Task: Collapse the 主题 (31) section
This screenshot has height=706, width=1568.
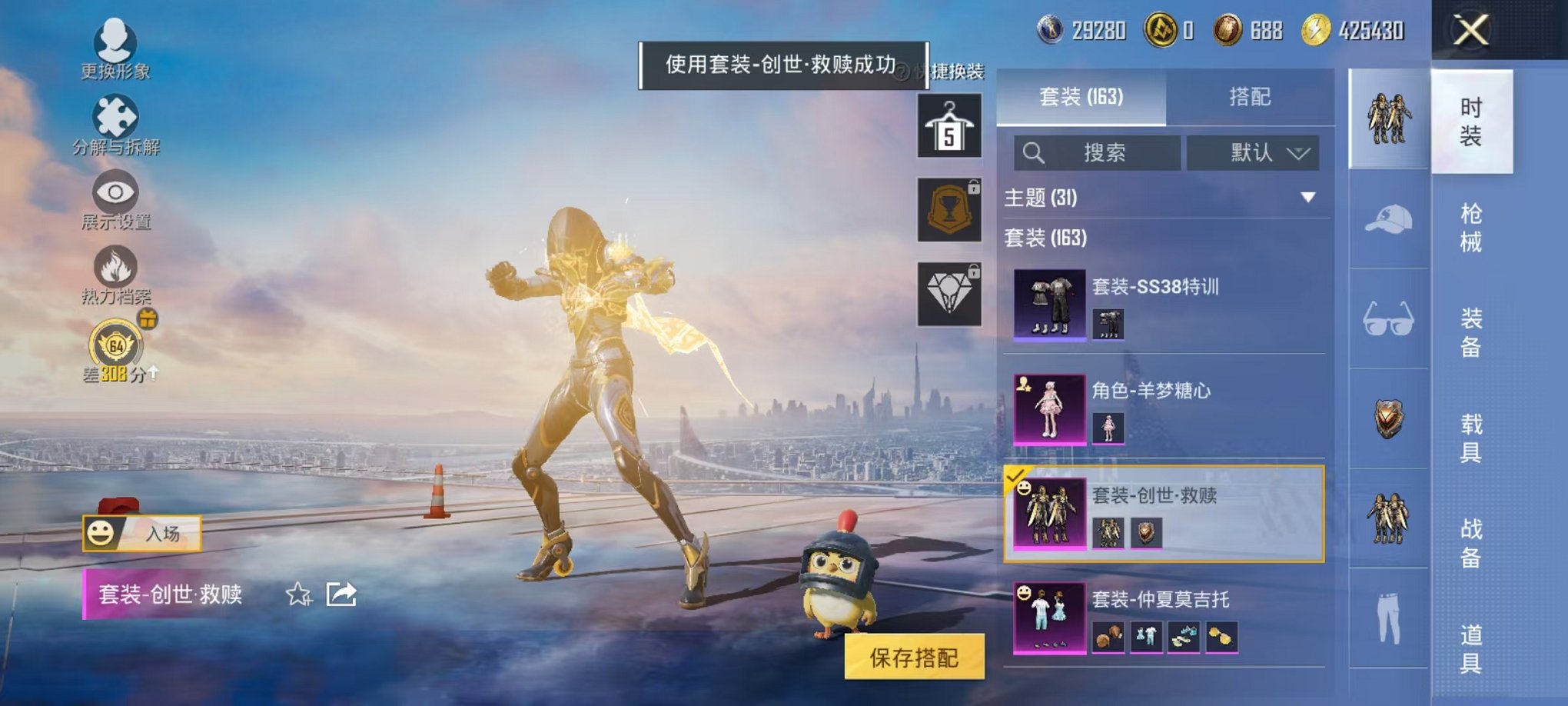Action: [x=1308, y=196]
